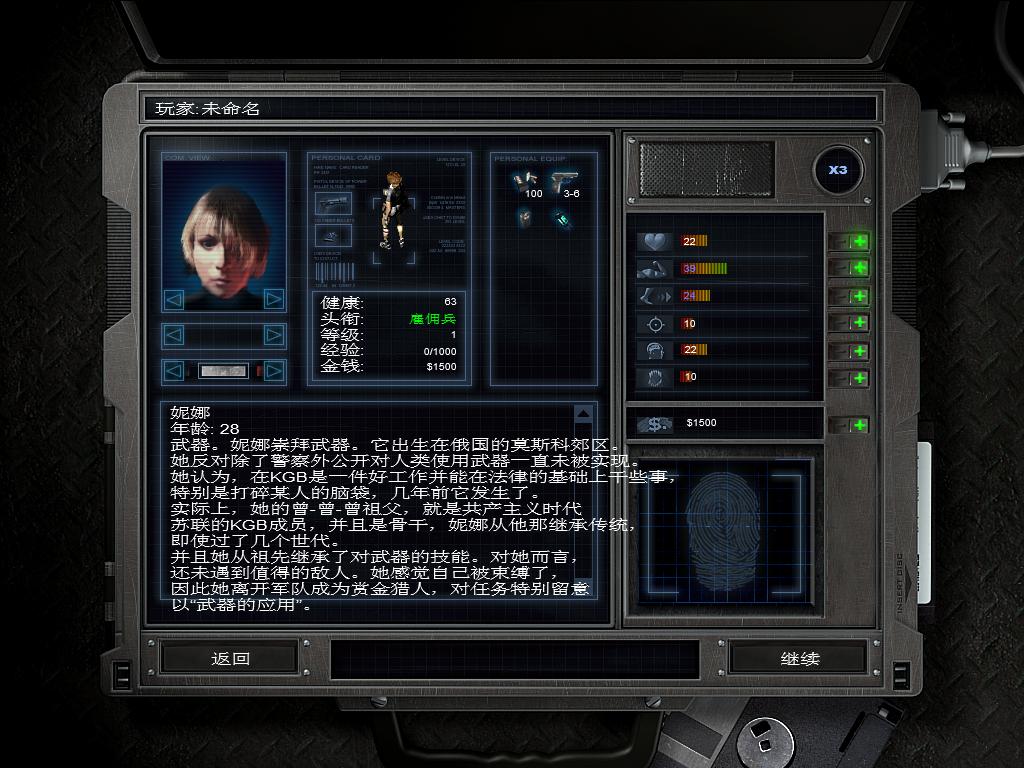This screenshot has width=1024, height=768.
Task: Select the body armor equipment item
Action: click(524, 217)
